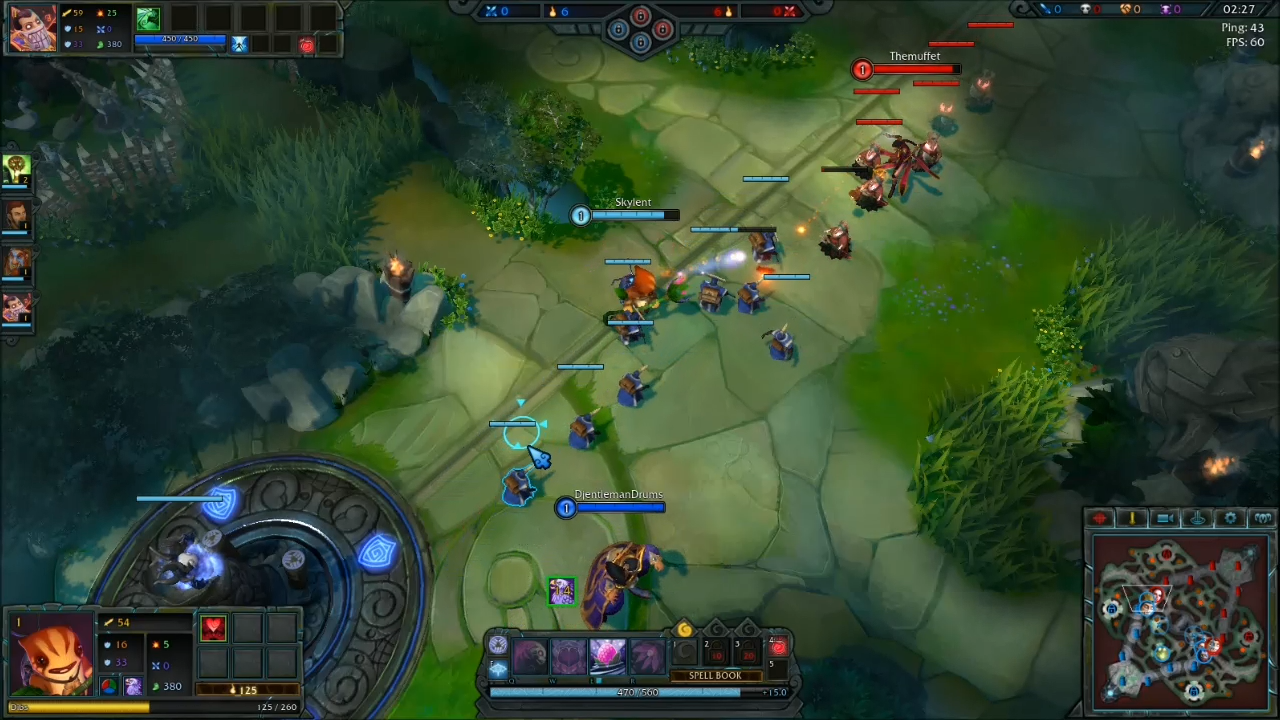Use the red swirl potion in slot 4
This screenshot has width=1280, height=720.
[778, 648]
